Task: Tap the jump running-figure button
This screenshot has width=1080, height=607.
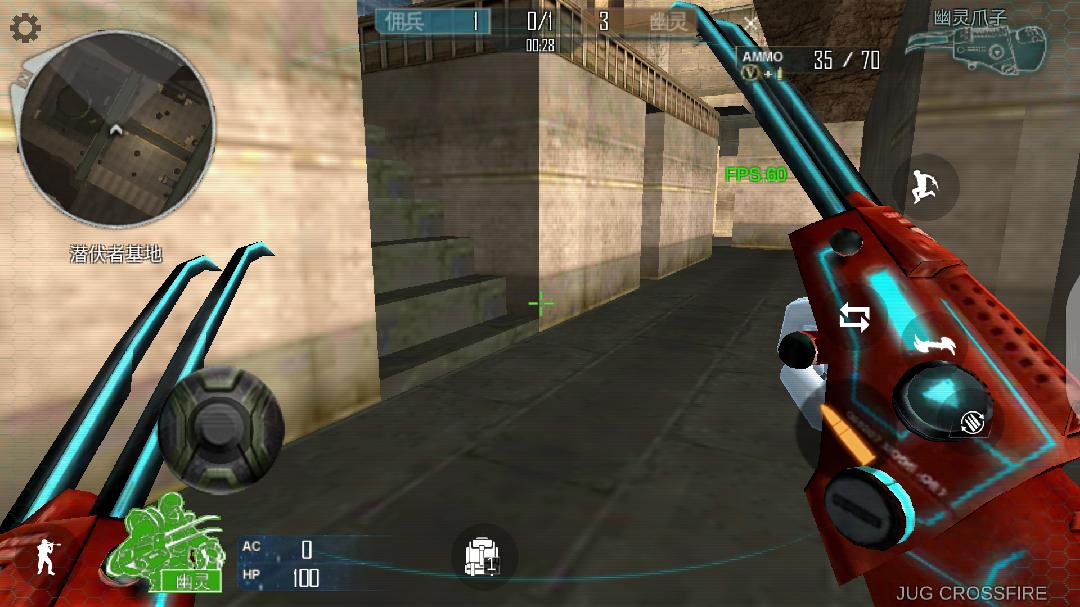Action: [x=924, y=186]
